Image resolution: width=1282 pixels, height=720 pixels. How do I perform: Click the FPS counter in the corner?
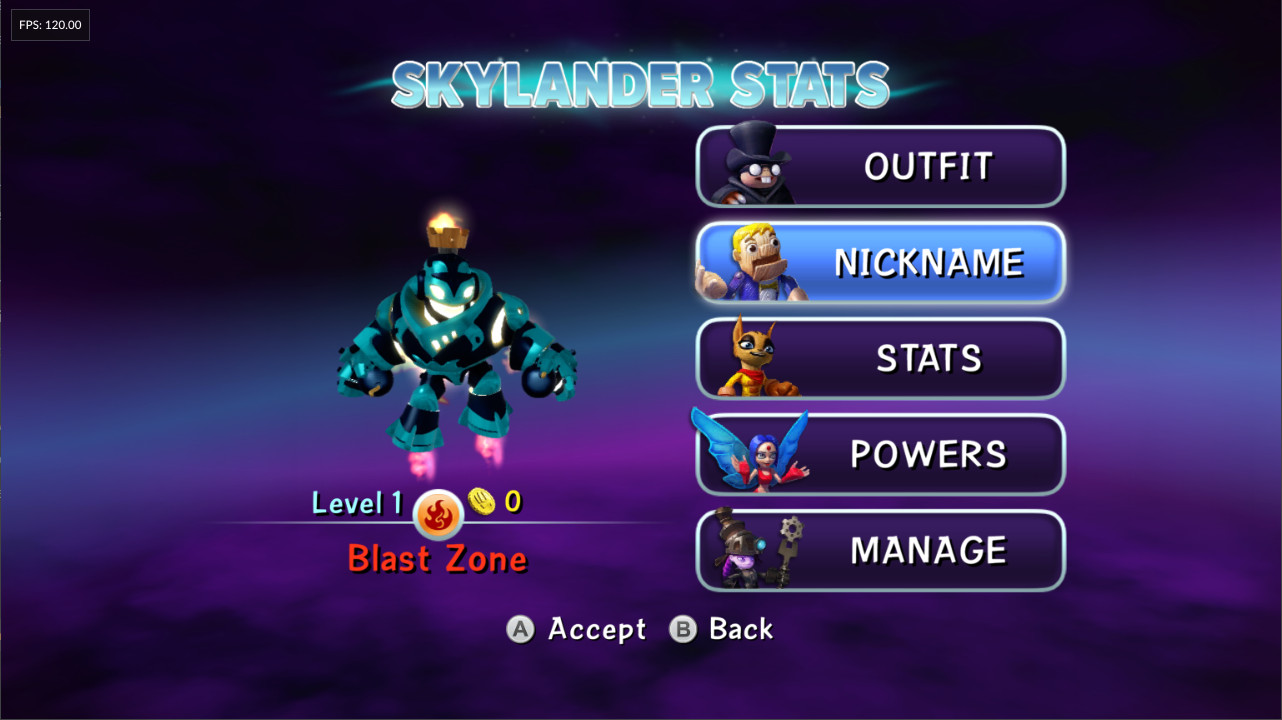coord(49,24)
